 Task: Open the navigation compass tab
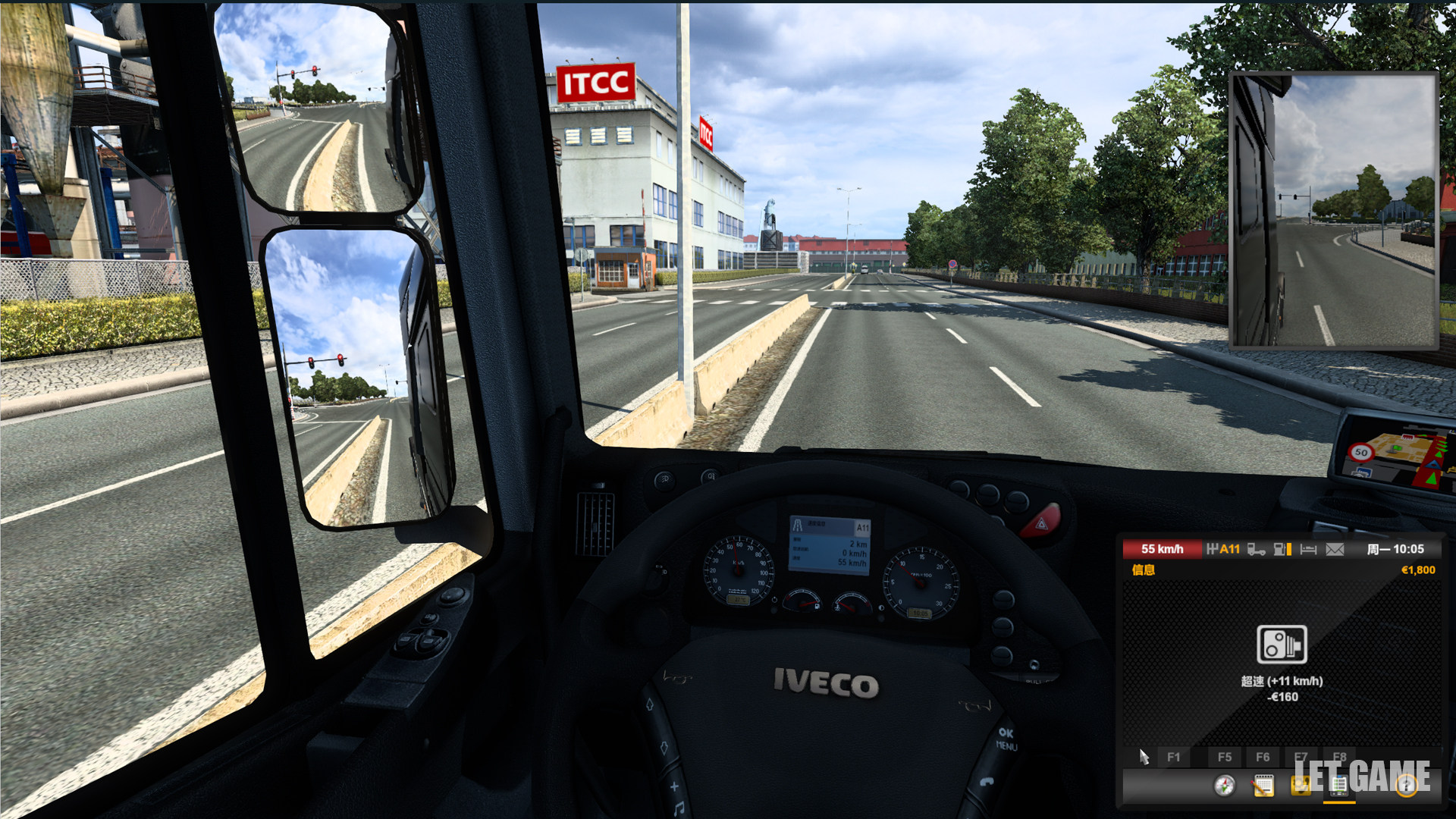point(1224,786)
